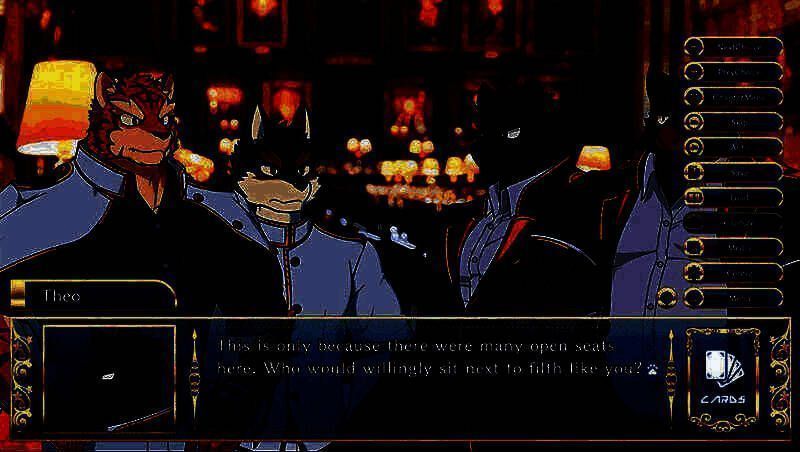Viewport: 800px width, 452px height.
Task: Open the Load screen
Action: pyautogui.click(x=733, y=197)
